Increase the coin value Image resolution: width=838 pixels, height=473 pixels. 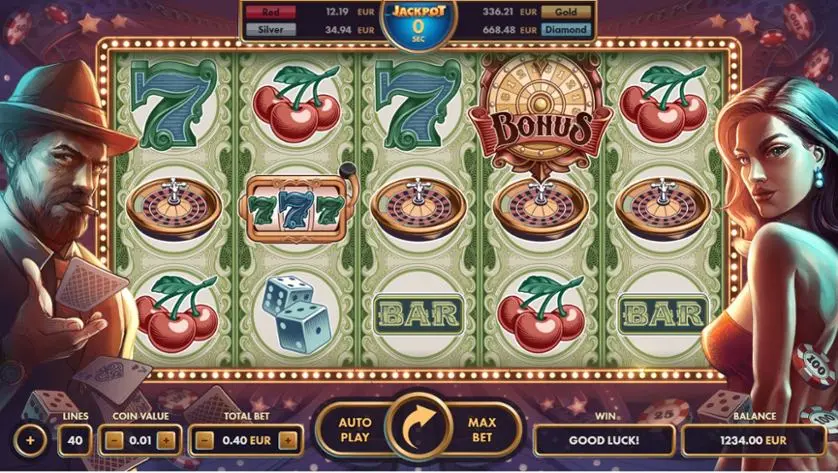point(166,439)
